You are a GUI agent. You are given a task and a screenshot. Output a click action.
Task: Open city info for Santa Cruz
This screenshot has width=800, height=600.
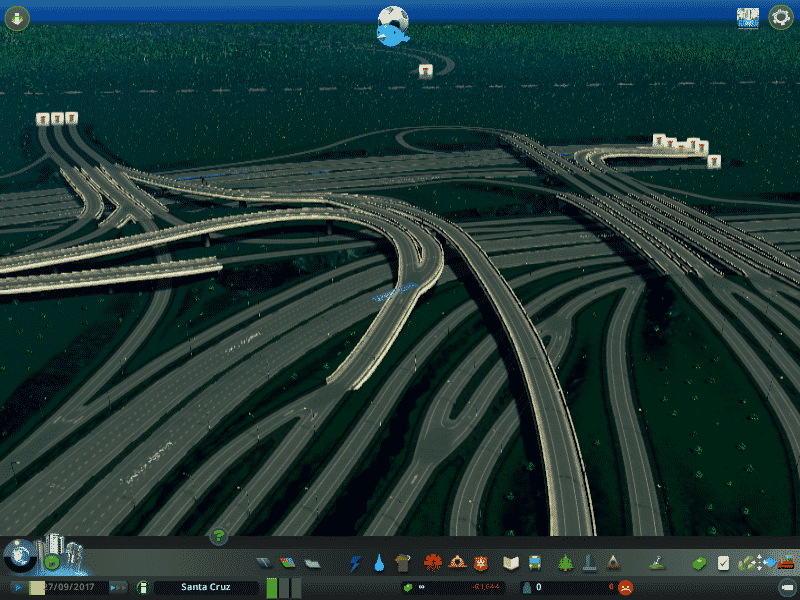[x=206, y=587]
